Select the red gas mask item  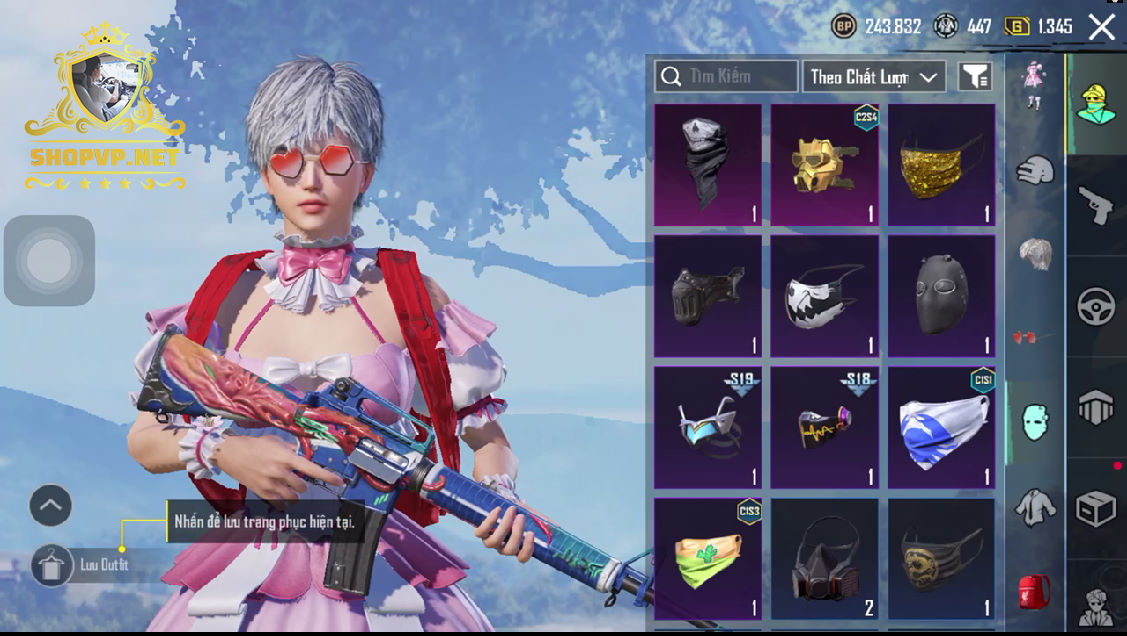825,559
